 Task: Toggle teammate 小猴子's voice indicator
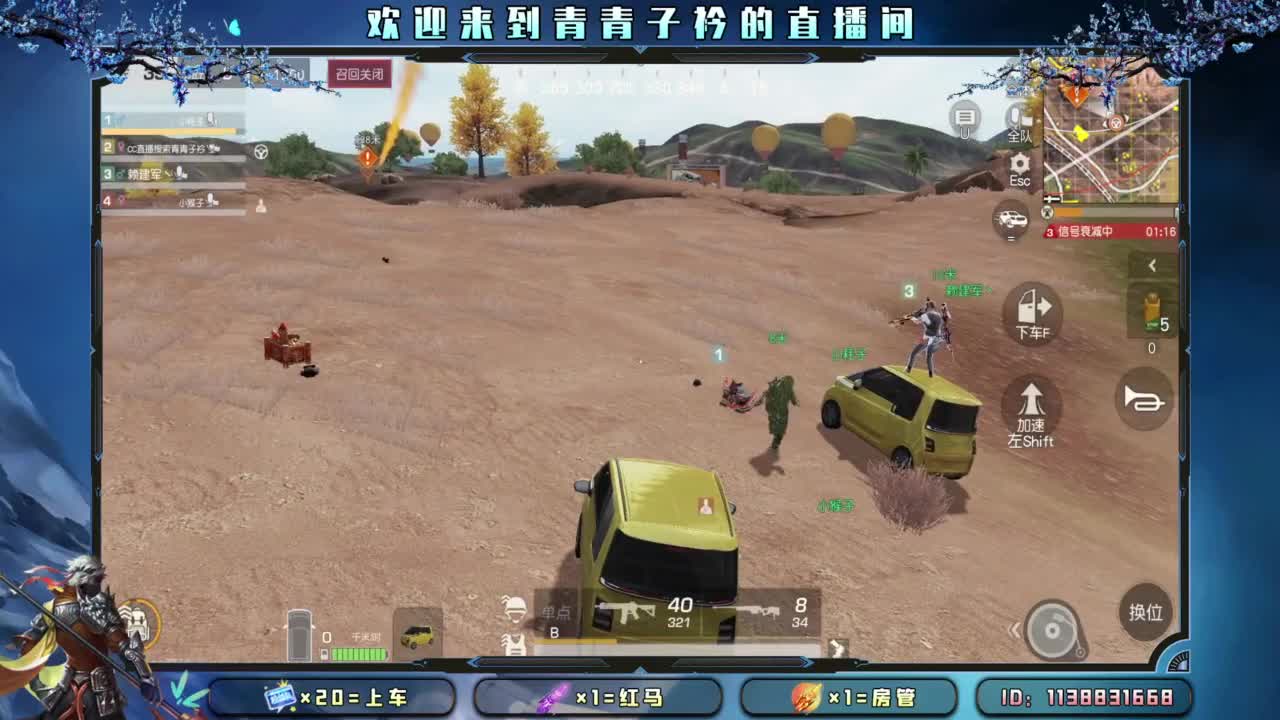(213, 202)
